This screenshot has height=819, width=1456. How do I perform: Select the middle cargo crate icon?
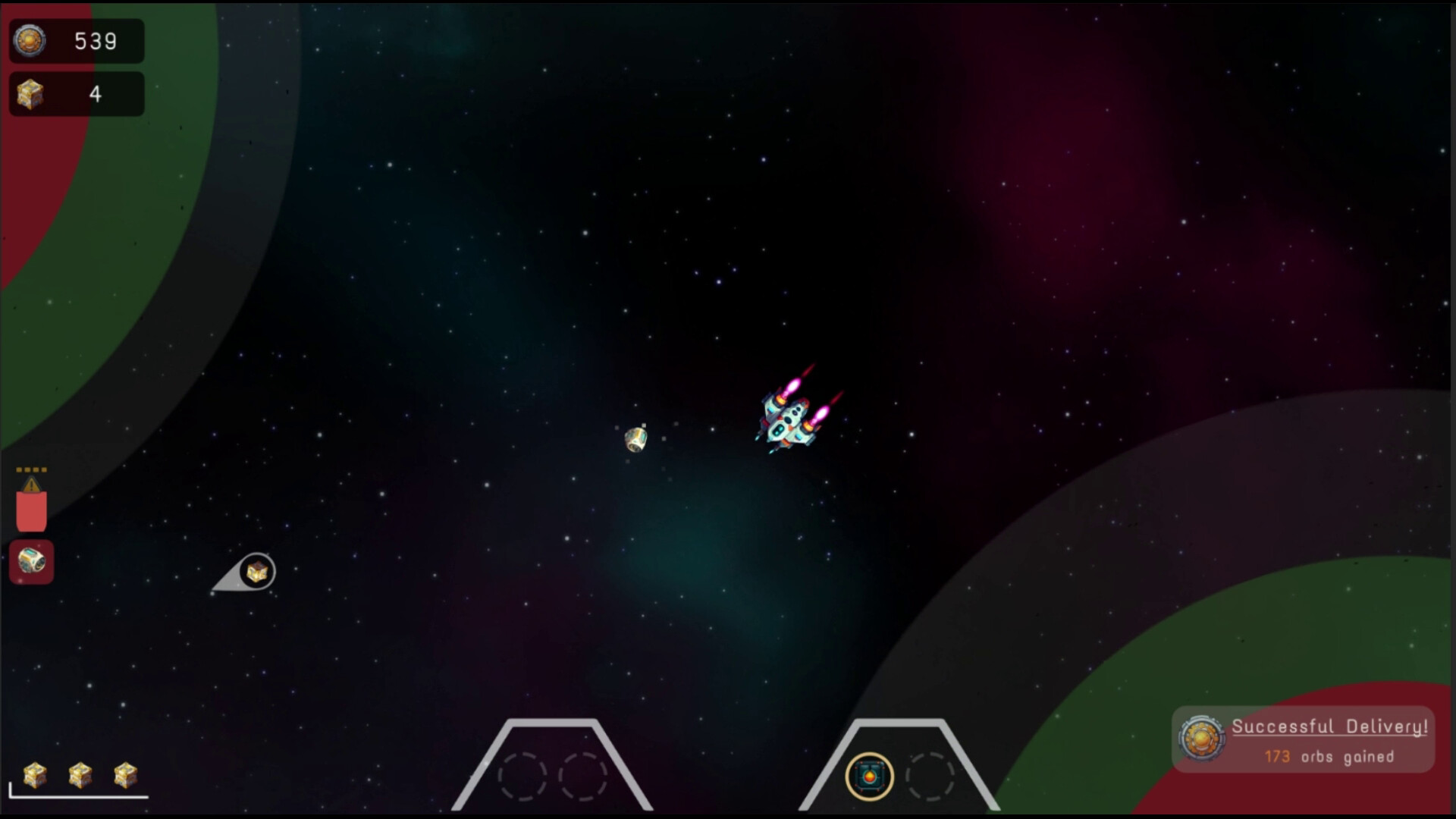(x=79, y=775)
